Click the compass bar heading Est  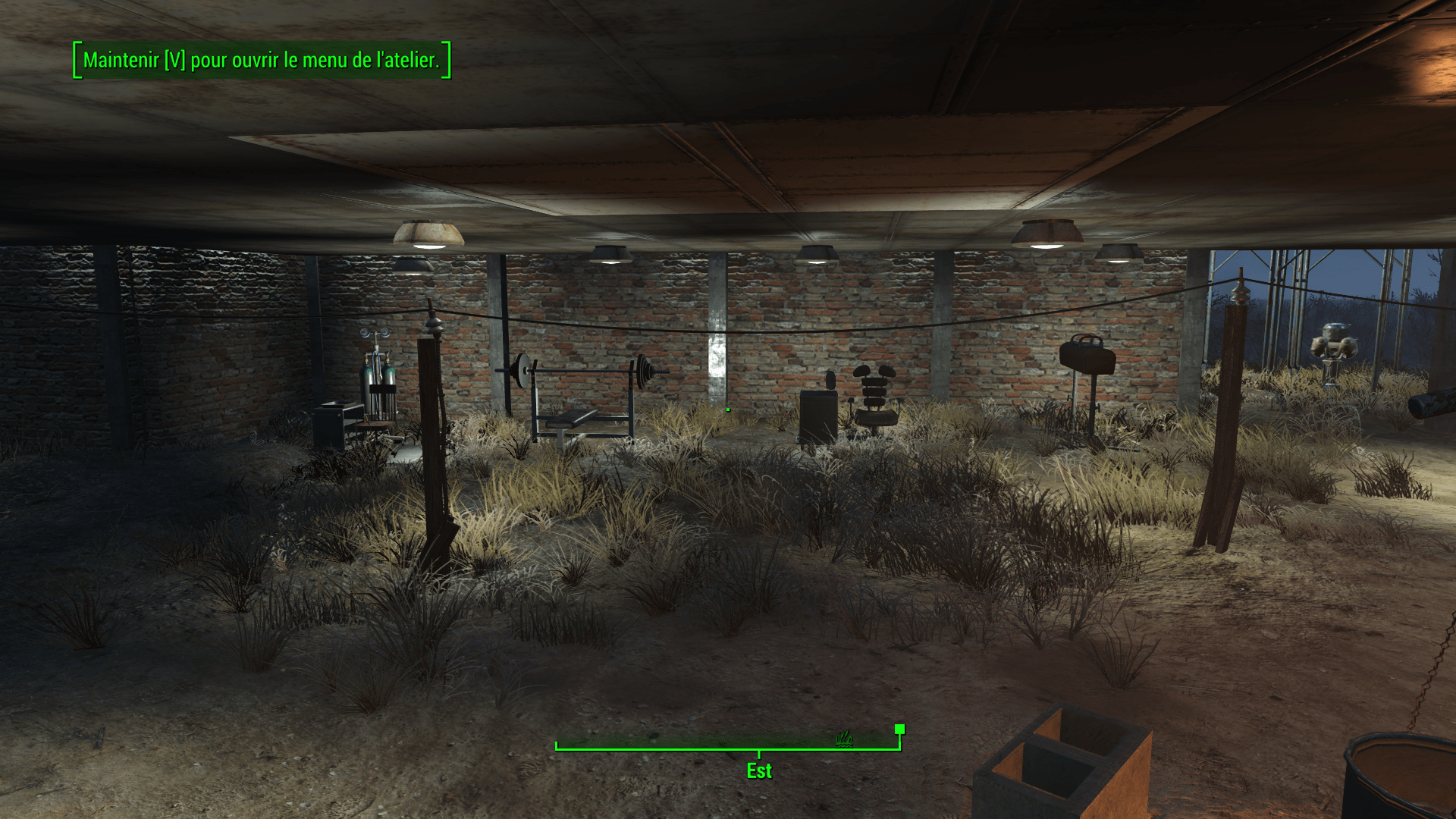tap(758, 770)
